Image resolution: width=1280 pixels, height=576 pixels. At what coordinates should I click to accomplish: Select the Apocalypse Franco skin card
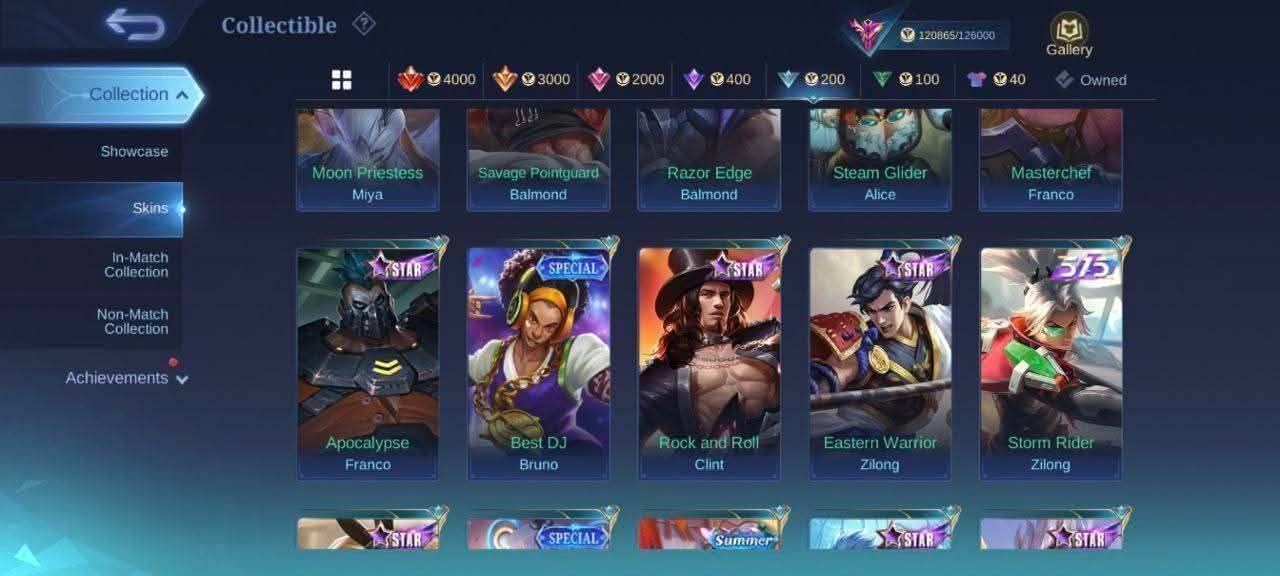click(368, 362)
